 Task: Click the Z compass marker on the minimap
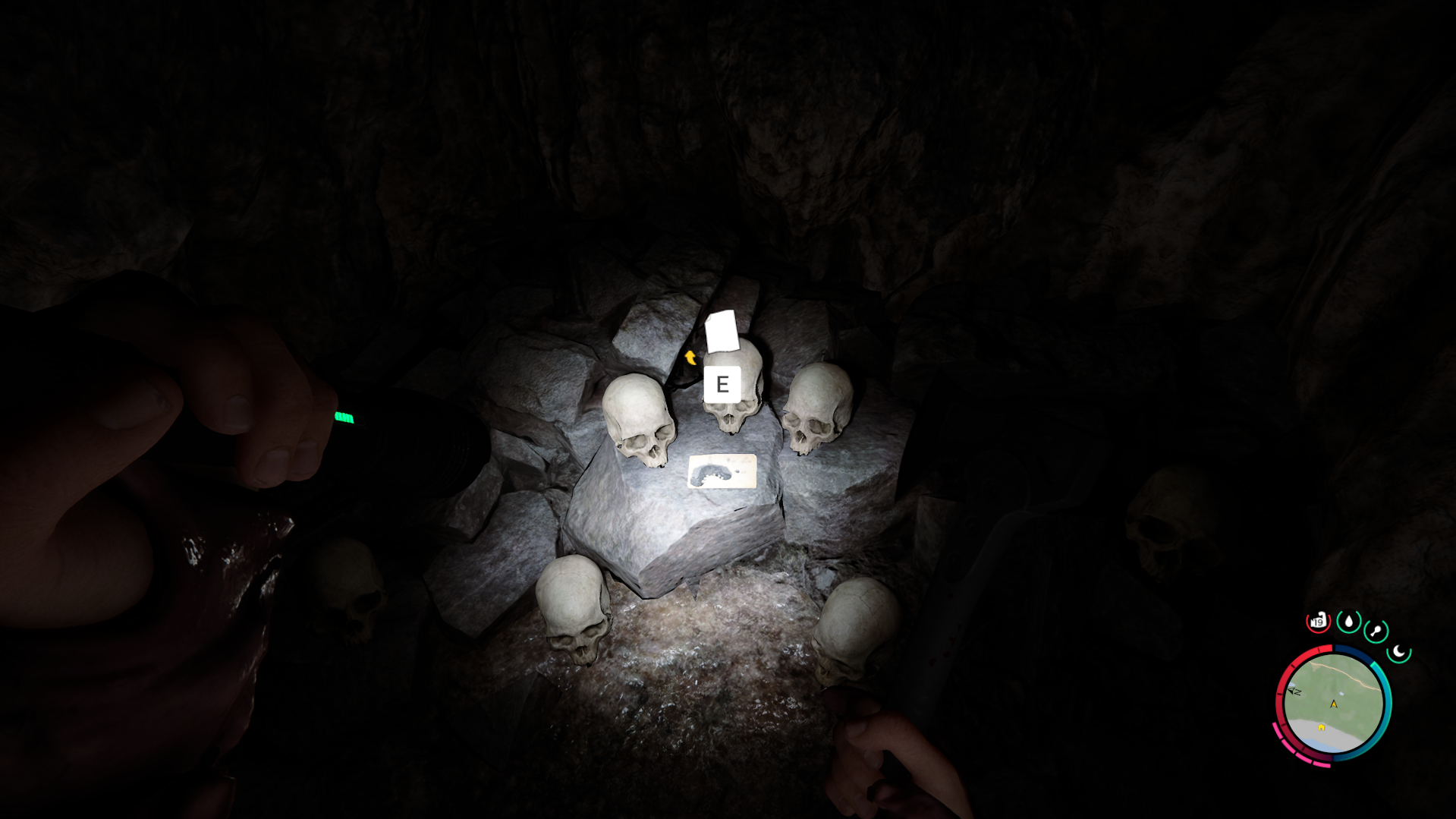pos(1294,691)
